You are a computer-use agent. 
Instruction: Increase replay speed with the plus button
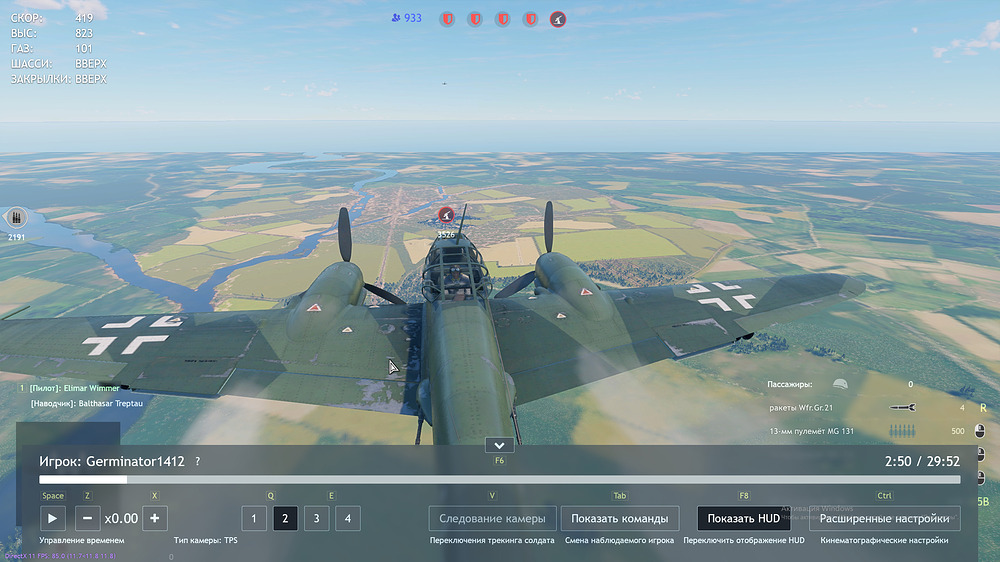[154, 518]
